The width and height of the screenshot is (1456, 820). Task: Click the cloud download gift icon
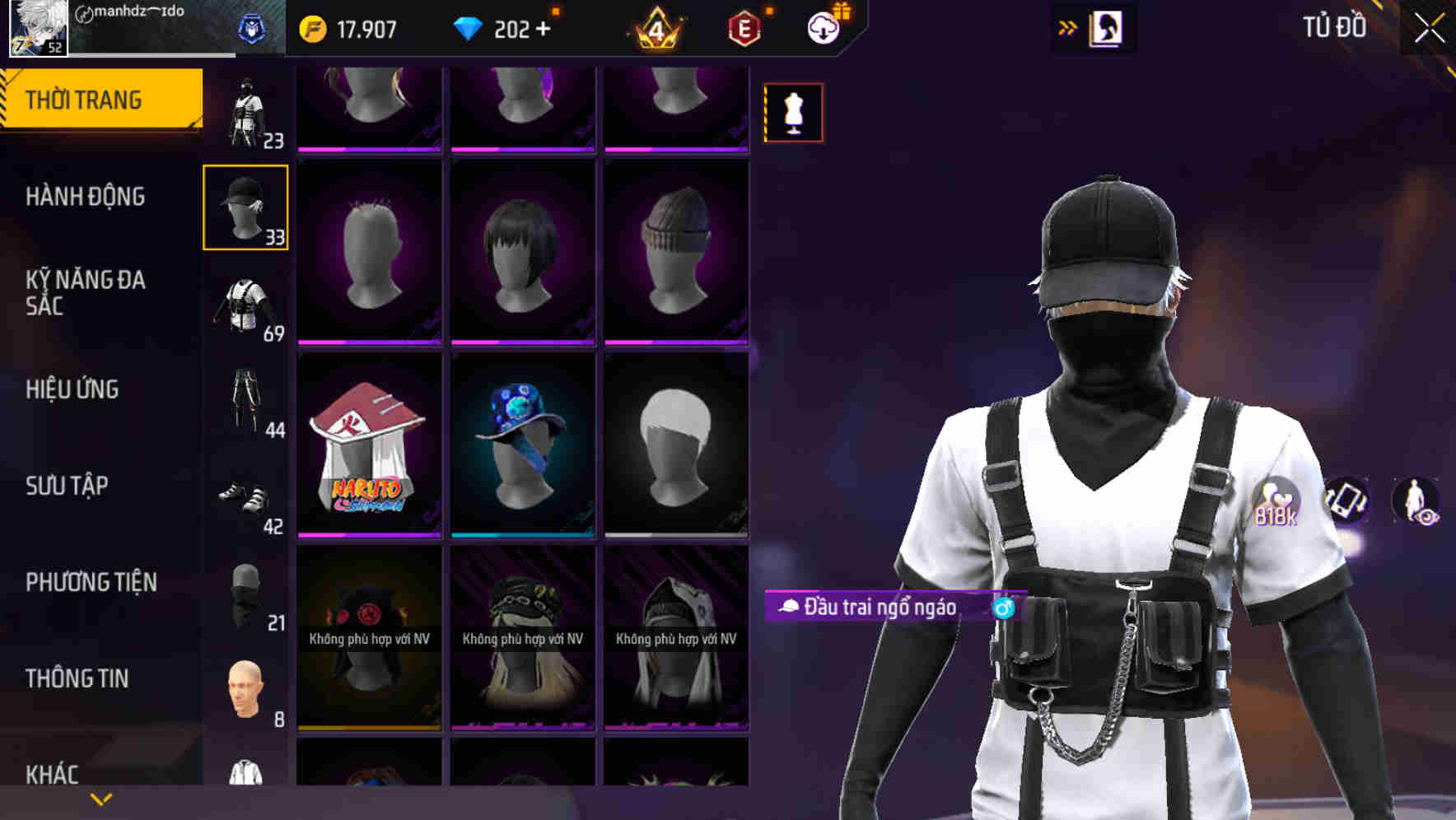coord(822,26)
